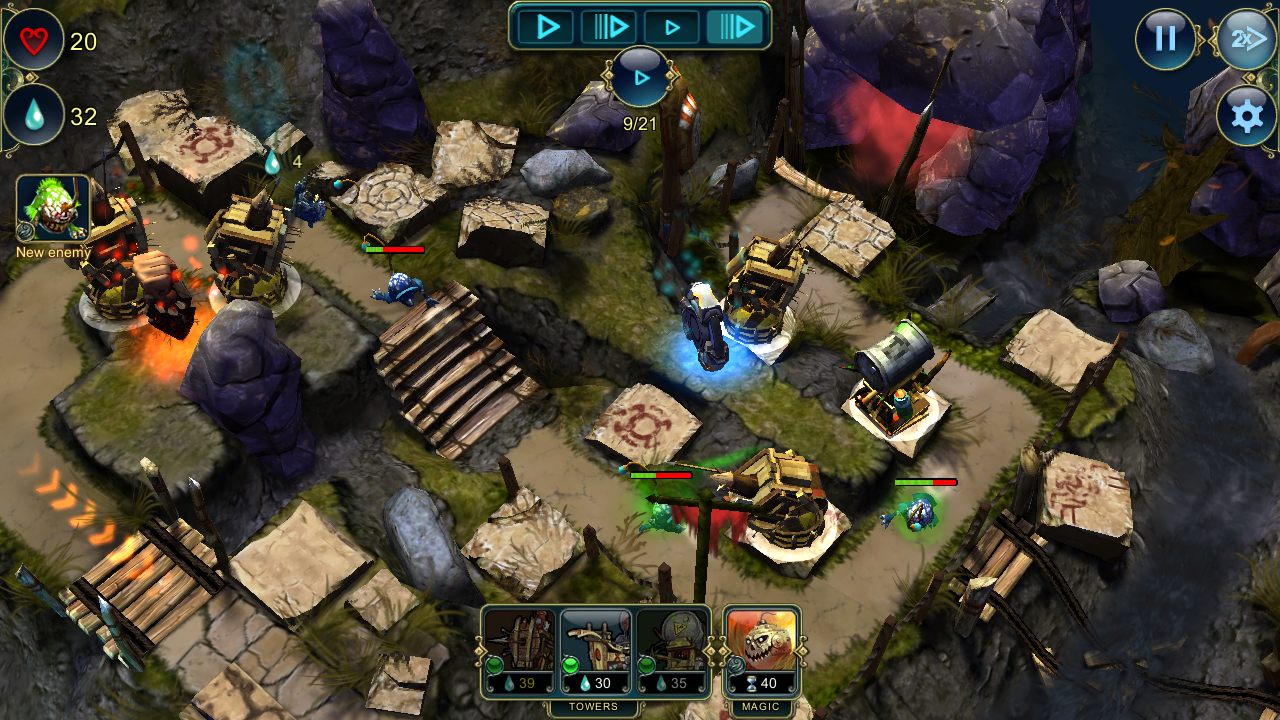Screen dimensions: 1280x720
Task: Open the settings gear menu
Action: (x=1246, y=117)
